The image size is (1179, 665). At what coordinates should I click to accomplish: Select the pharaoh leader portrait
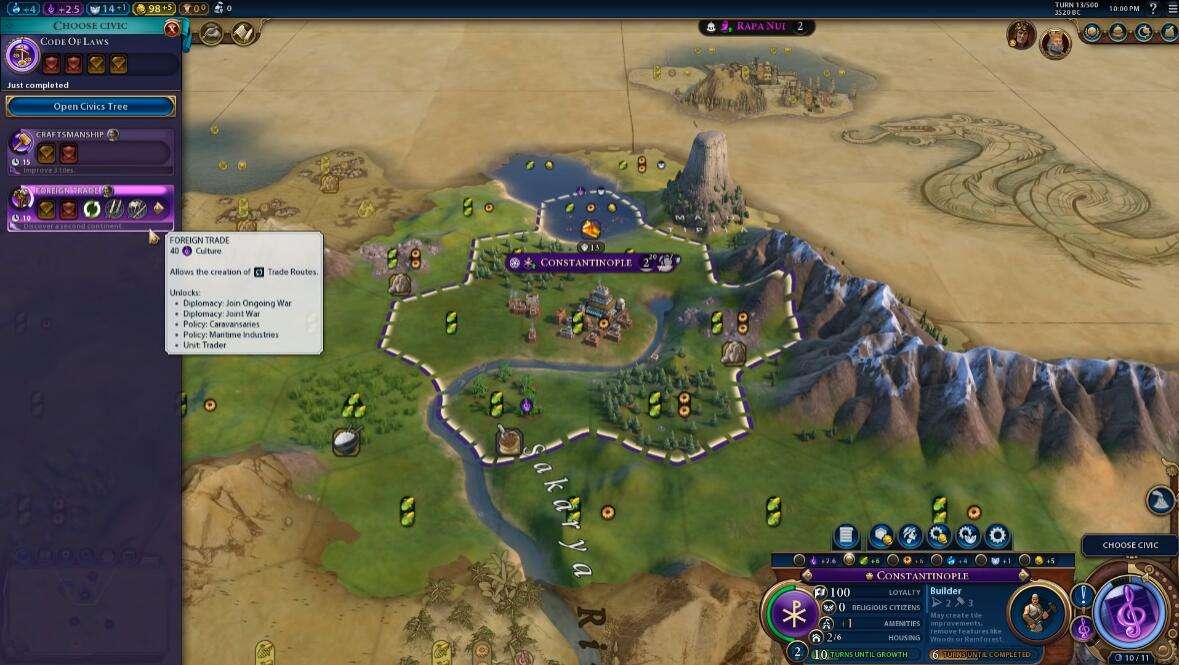click(1020, 36)
